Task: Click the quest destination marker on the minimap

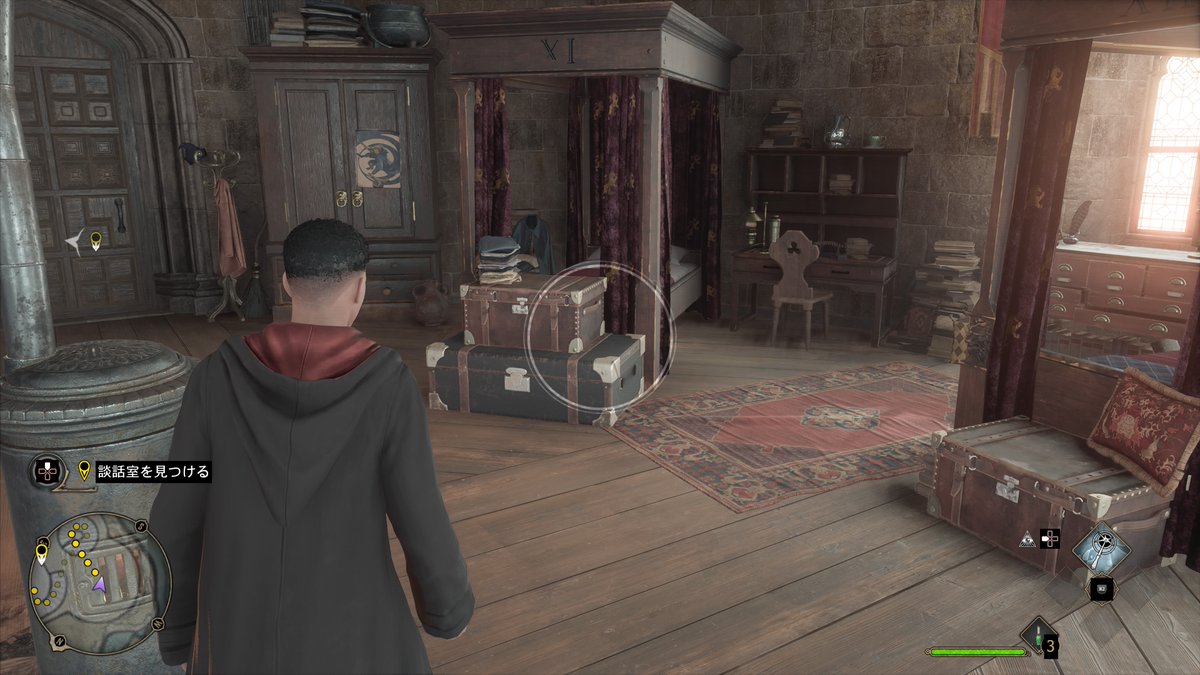Action: coord(42,553)
